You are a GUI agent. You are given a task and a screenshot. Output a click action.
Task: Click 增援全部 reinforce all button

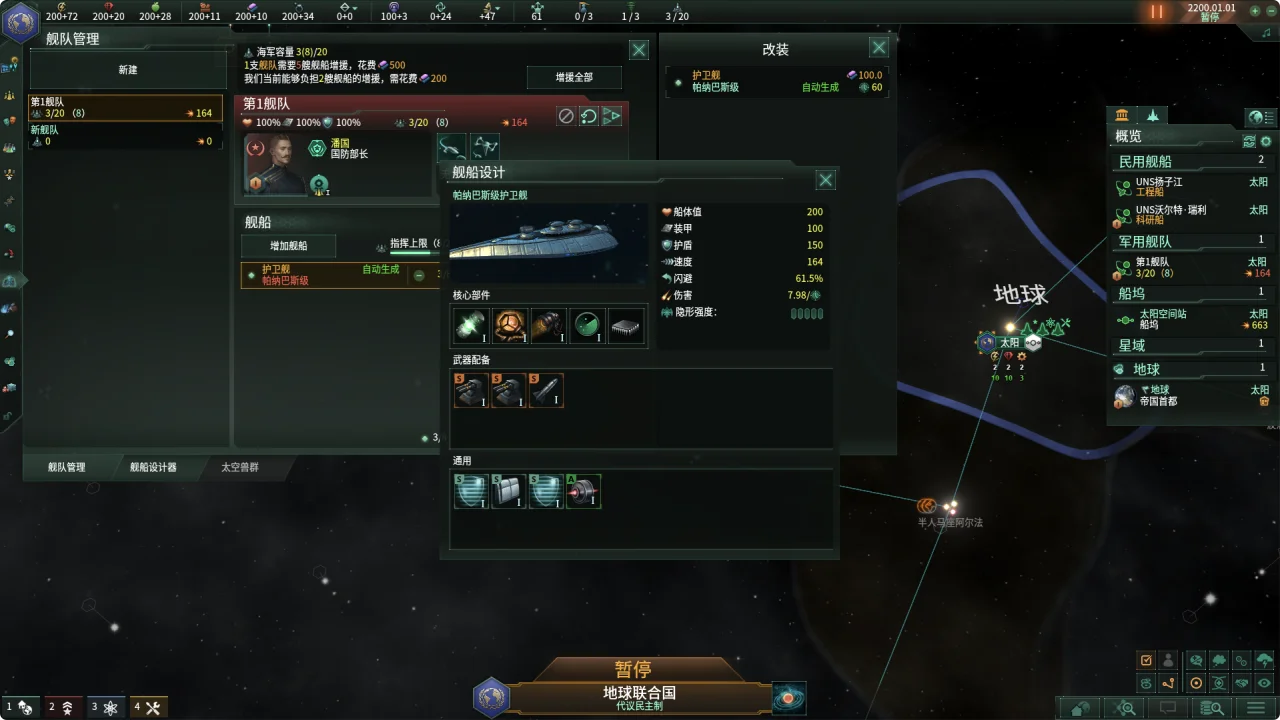pos(574,78)
